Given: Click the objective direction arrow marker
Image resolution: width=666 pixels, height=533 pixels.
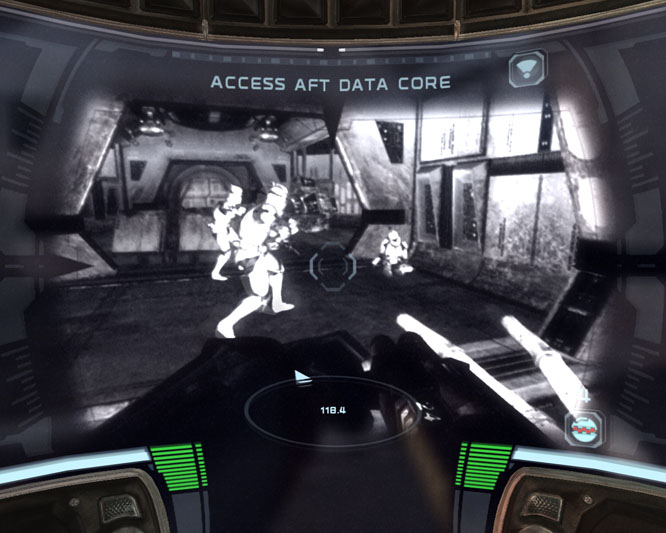Looking at the screenshot, I should [302, 377].
